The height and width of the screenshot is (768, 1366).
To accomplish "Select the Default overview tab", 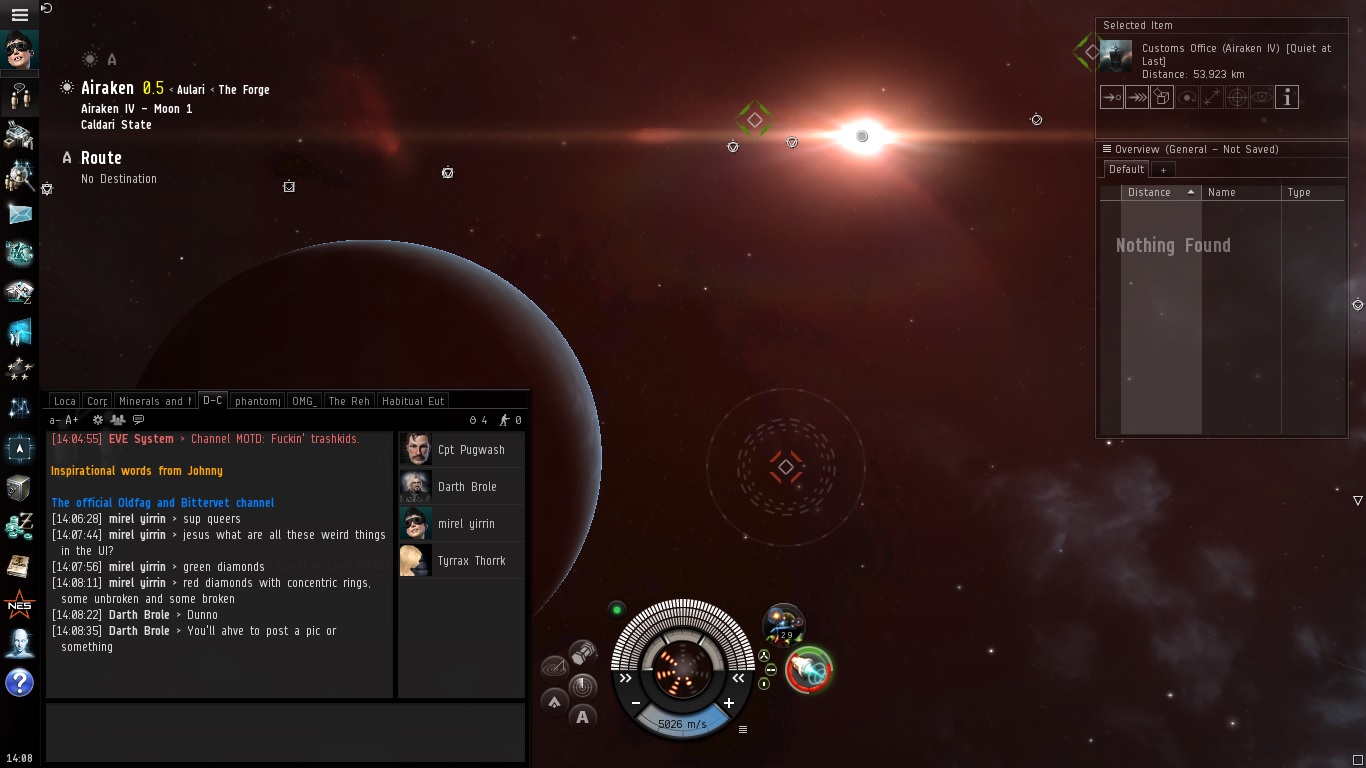I will [x=1126, y=170].
